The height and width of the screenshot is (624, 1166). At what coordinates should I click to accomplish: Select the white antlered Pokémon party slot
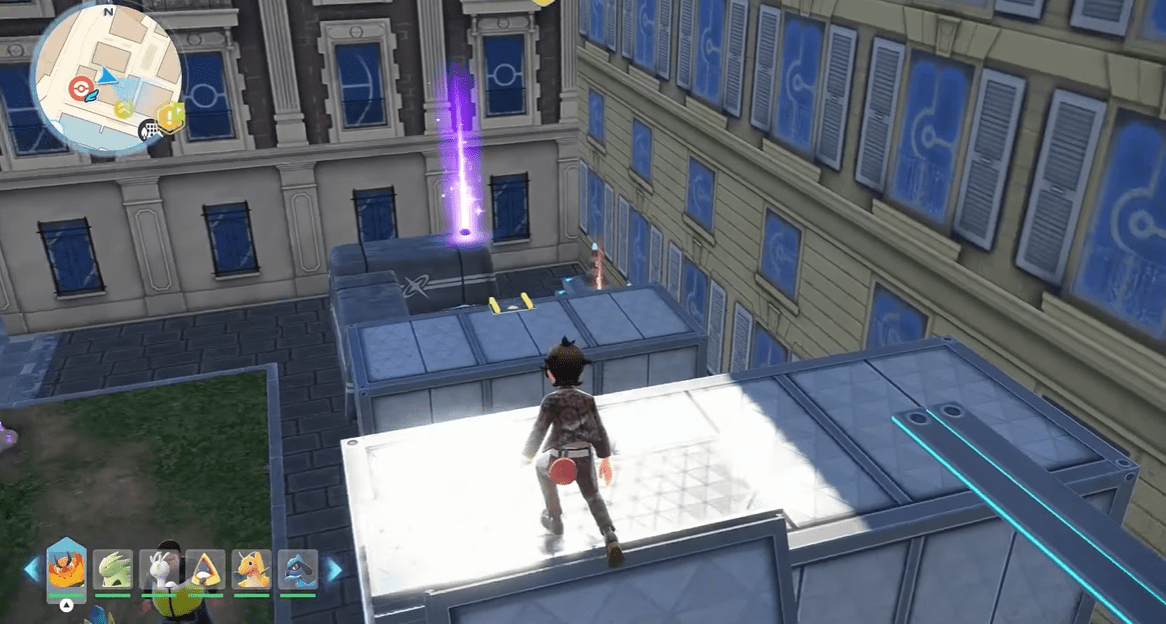[x=159, y=570]
